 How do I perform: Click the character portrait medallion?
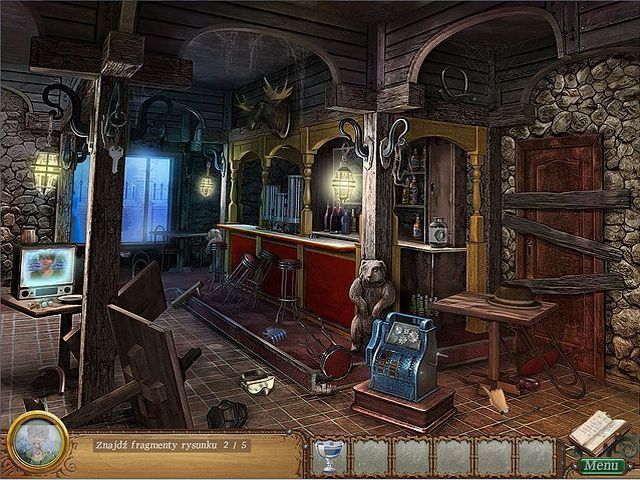tap(38, 441)
